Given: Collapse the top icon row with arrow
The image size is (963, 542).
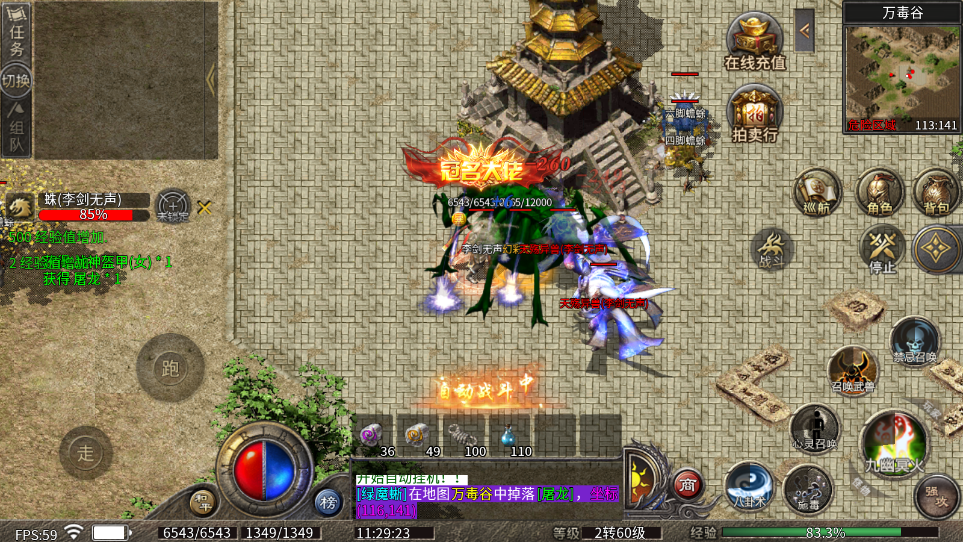Looking at the screenshot, I should (804, 31).
